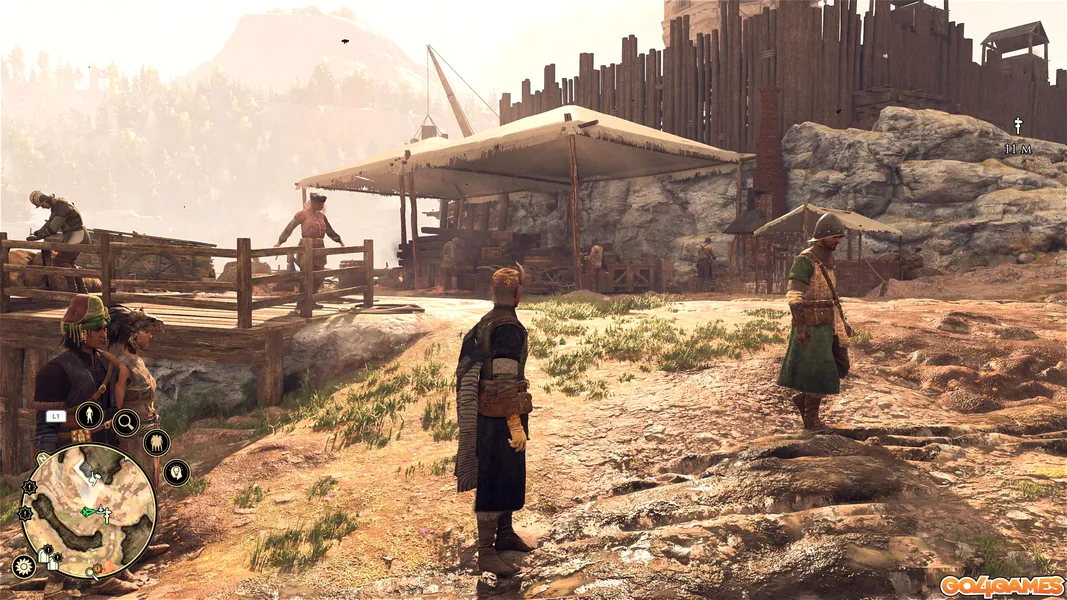The width and height of the screenshot is (1067, 600).
Task: Click the head with lightbulb icon
Action: [x=176, y=472]
